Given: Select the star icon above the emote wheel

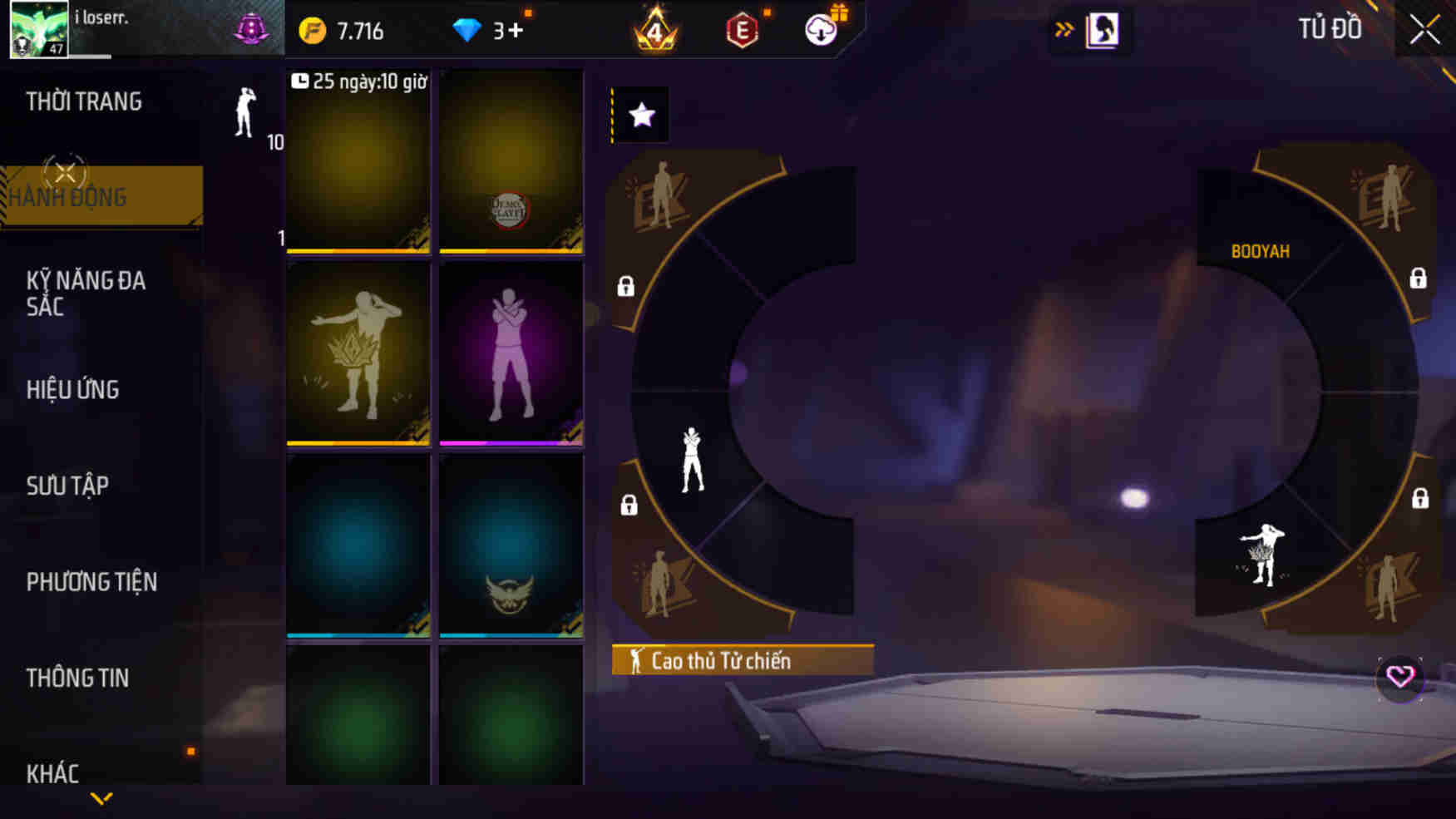Looking at the screenshot, I should [x=639, y=115].
